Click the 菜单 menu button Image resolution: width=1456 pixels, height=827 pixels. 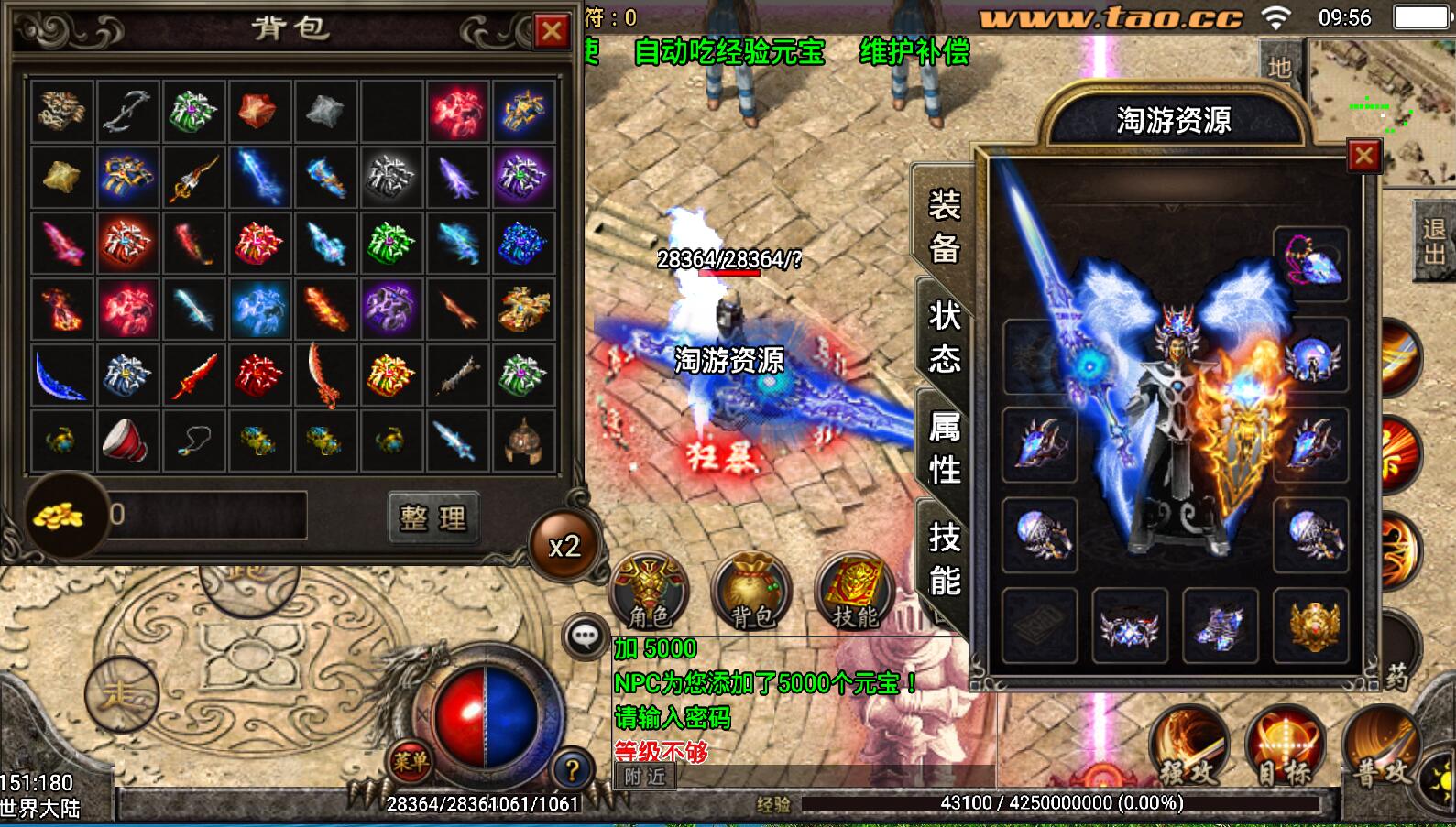coord(411,761)
